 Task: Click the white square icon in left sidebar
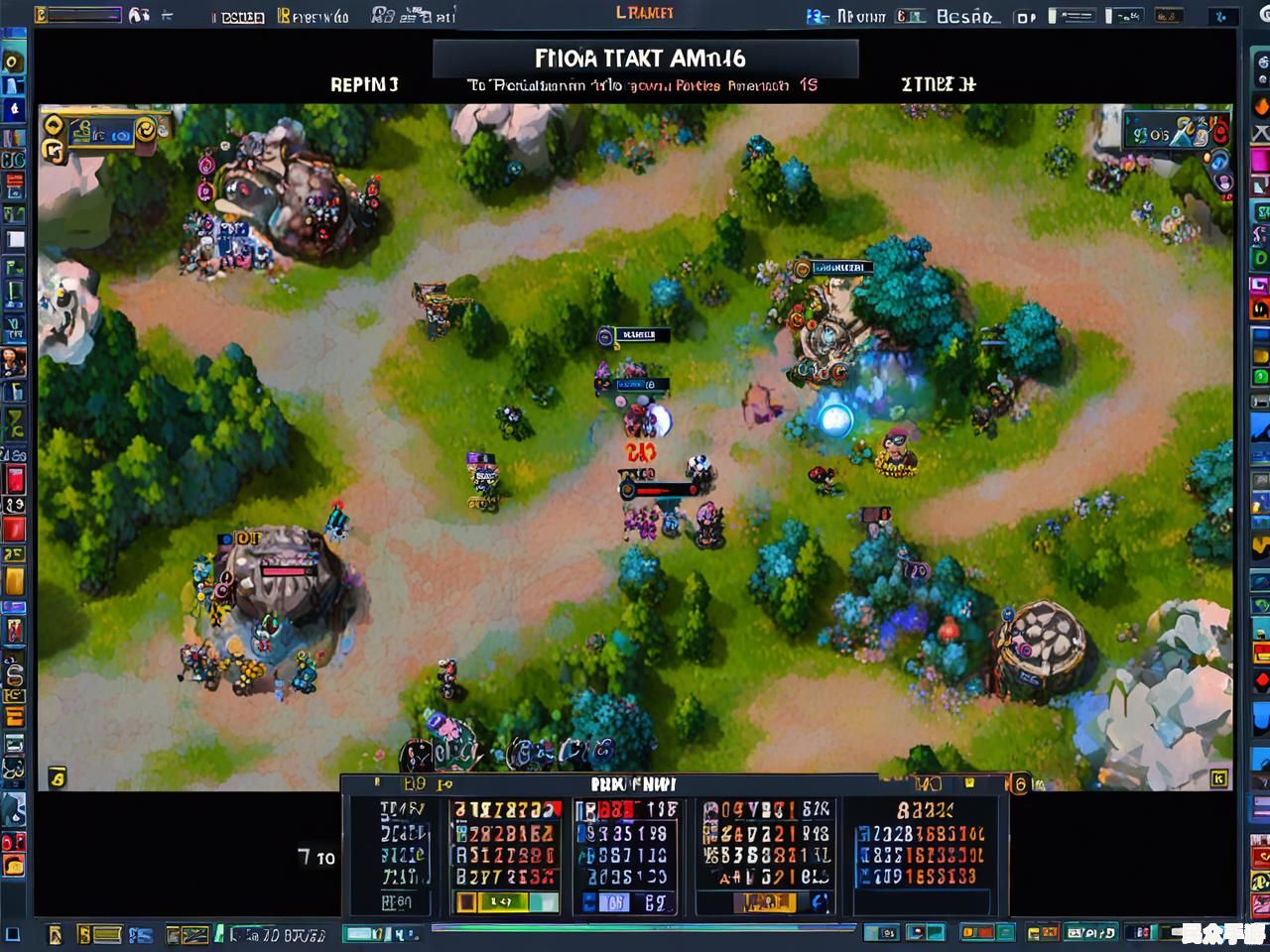pyautogui.click(x=16, y=239)
